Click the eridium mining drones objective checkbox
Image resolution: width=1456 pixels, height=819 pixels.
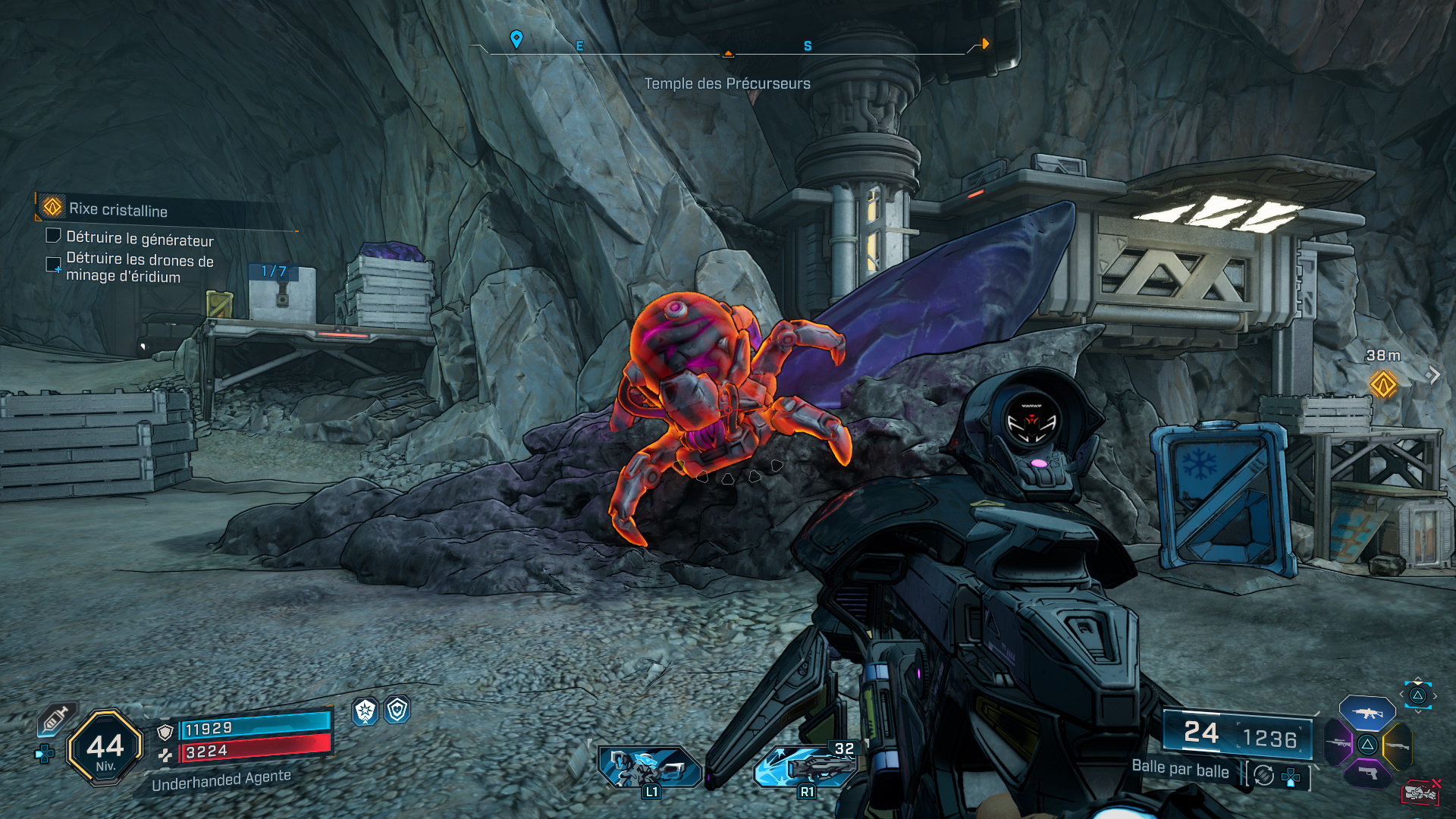click(x=53, y=265)
